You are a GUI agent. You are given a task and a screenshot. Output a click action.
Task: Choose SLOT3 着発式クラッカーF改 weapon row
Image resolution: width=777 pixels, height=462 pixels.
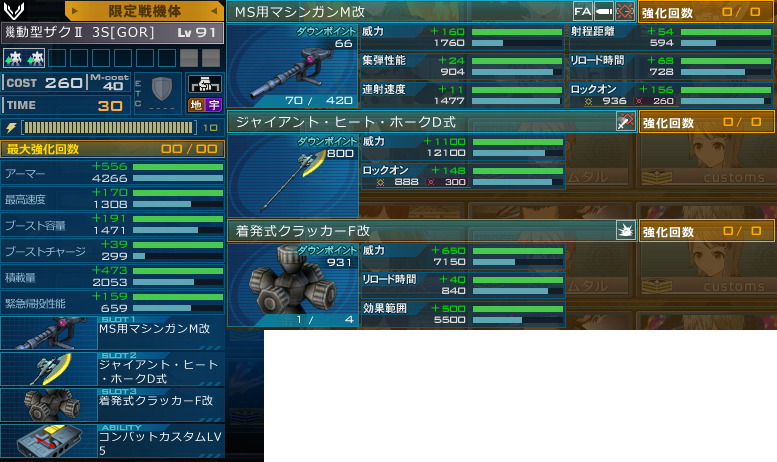click(x=130, y=404)
